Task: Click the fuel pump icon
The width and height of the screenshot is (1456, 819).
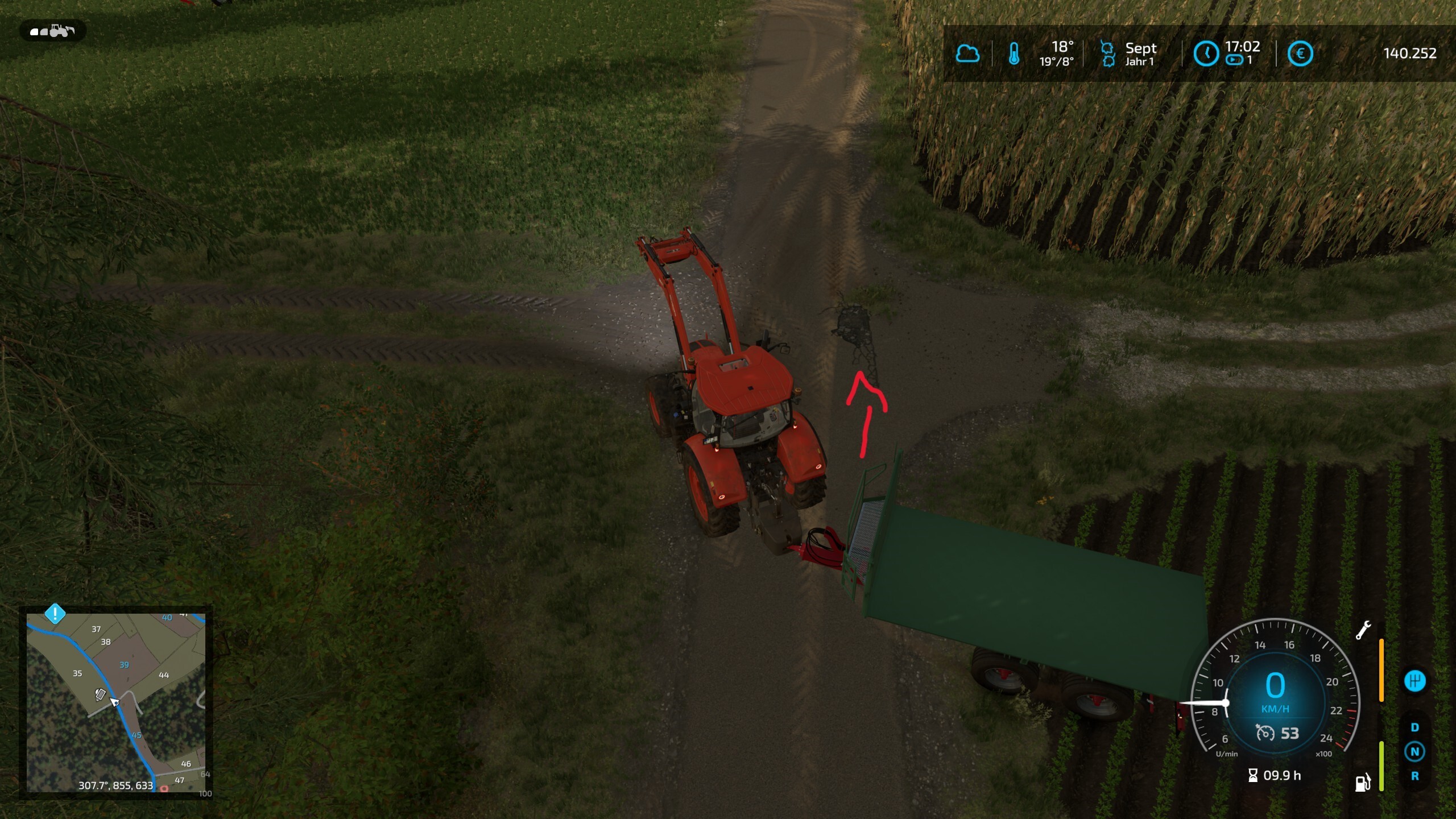Action: pyautogui.click(x=1363, y=783)
